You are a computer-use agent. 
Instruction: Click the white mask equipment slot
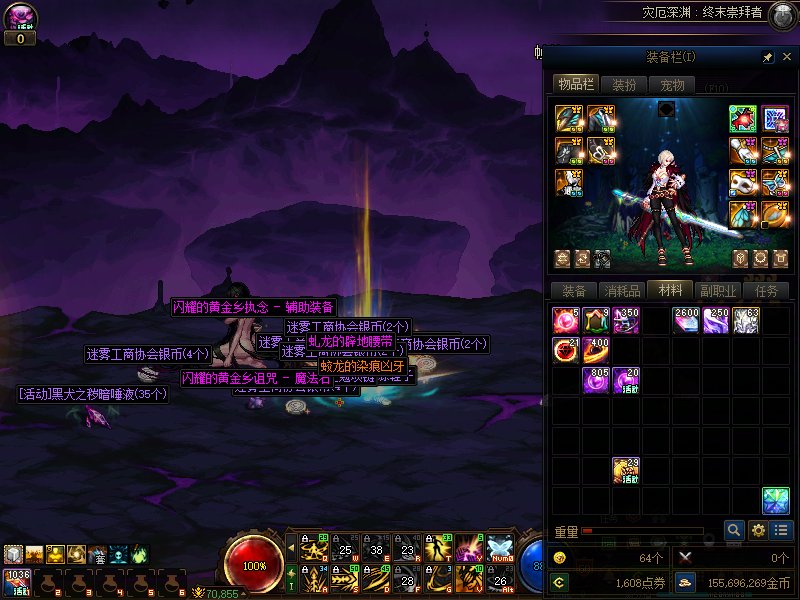coord(742,183)
